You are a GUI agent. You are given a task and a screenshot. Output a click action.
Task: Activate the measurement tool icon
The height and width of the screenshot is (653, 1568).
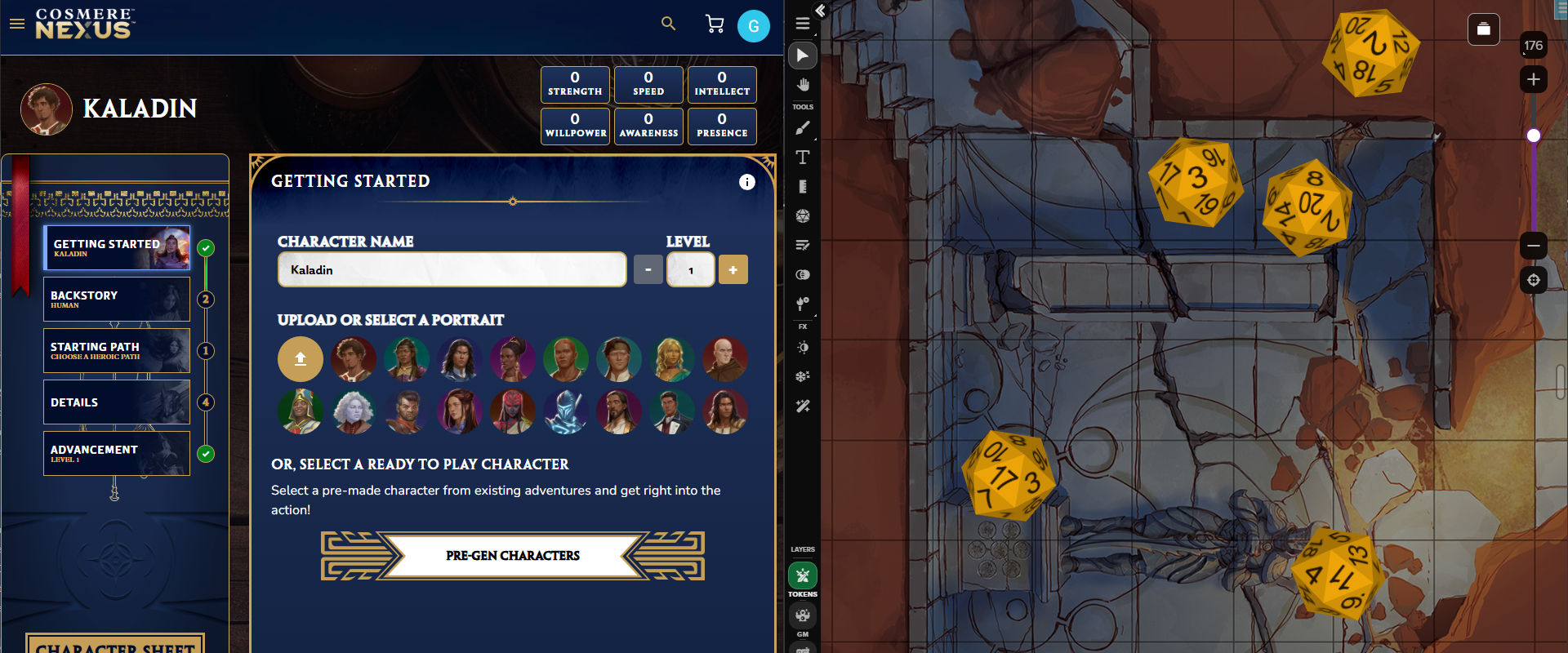(803, 186)
